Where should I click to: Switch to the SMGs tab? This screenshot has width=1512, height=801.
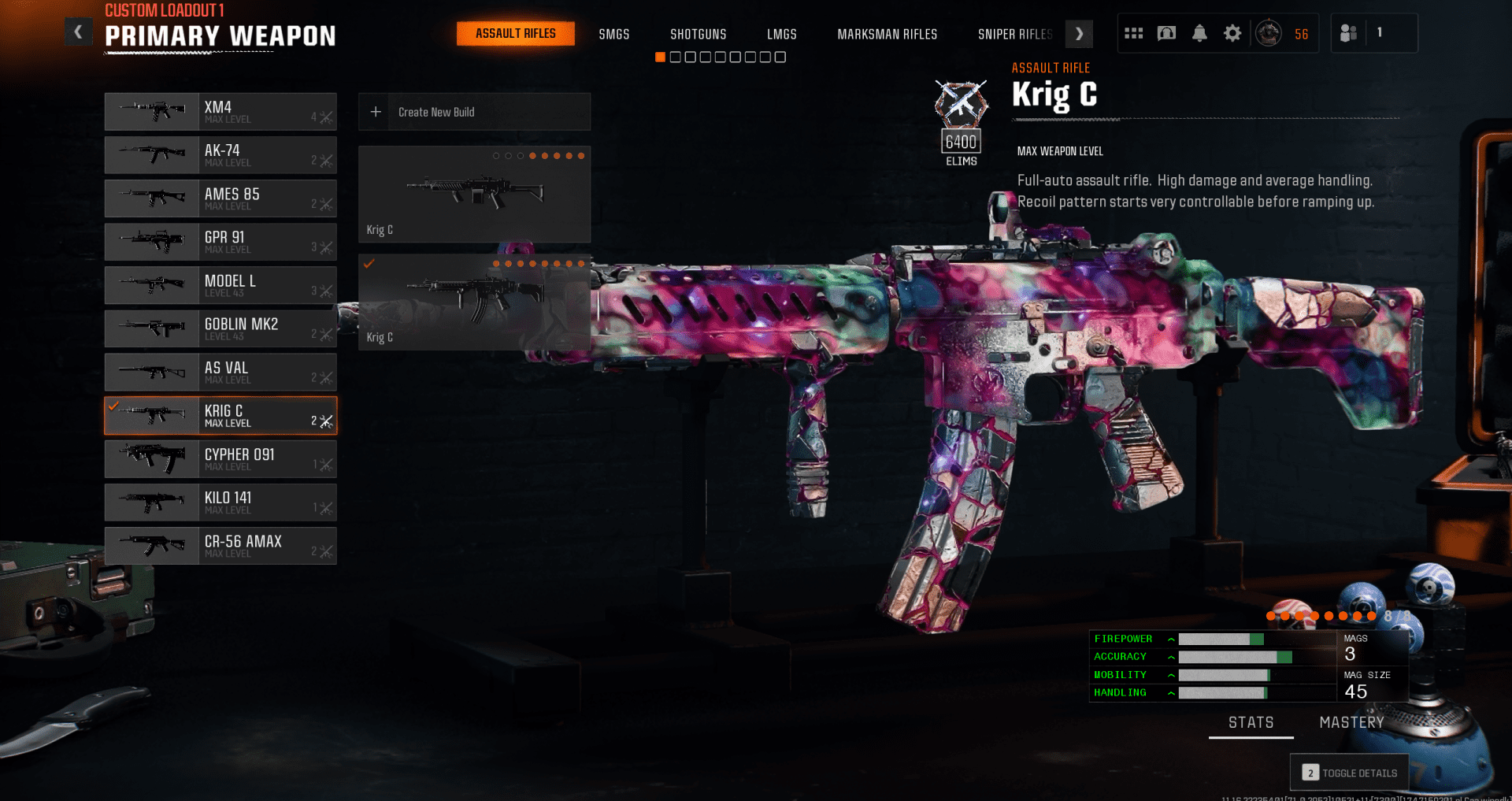[613, 34]
